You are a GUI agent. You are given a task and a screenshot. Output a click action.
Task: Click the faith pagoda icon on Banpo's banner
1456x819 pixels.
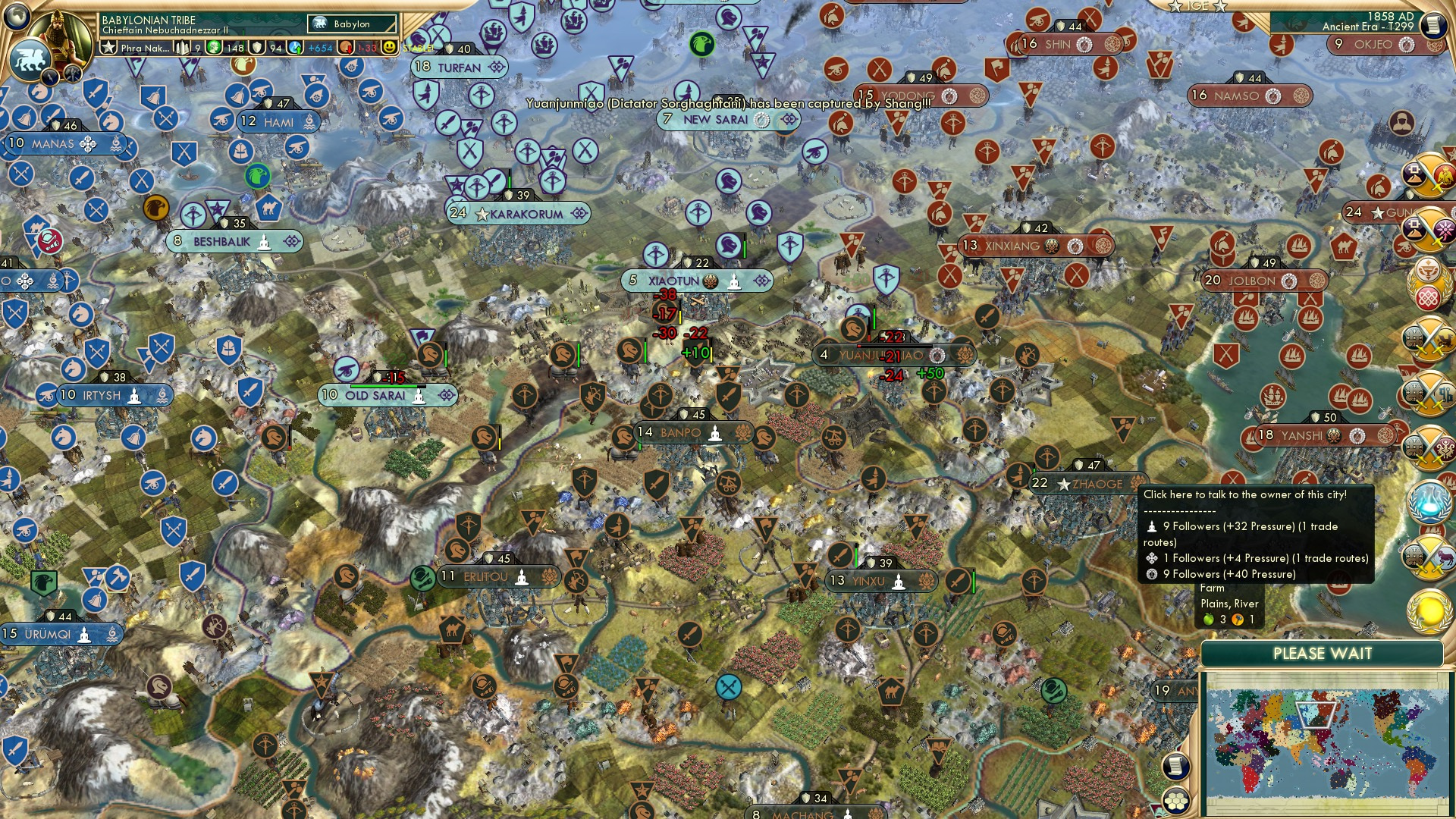point(715,434)
